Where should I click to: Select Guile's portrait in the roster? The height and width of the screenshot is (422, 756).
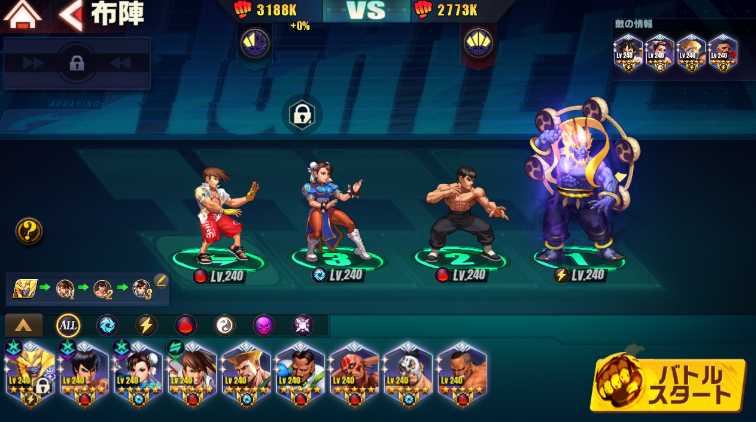pyautogui.click(x=246, y=376)
